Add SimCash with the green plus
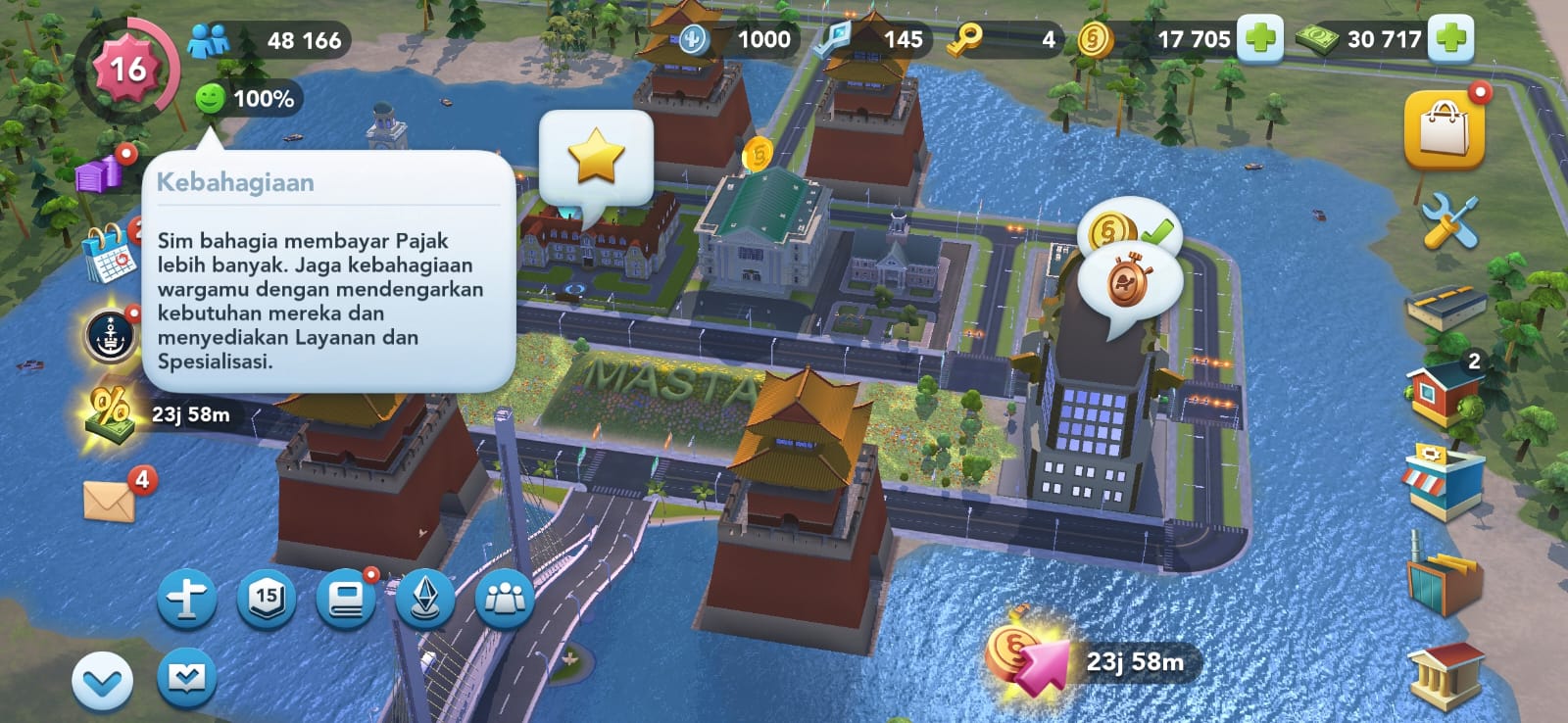Image resolution: width=1568 pixels, height=723 pixels. pyautogui.click(x=1451, y=39)
